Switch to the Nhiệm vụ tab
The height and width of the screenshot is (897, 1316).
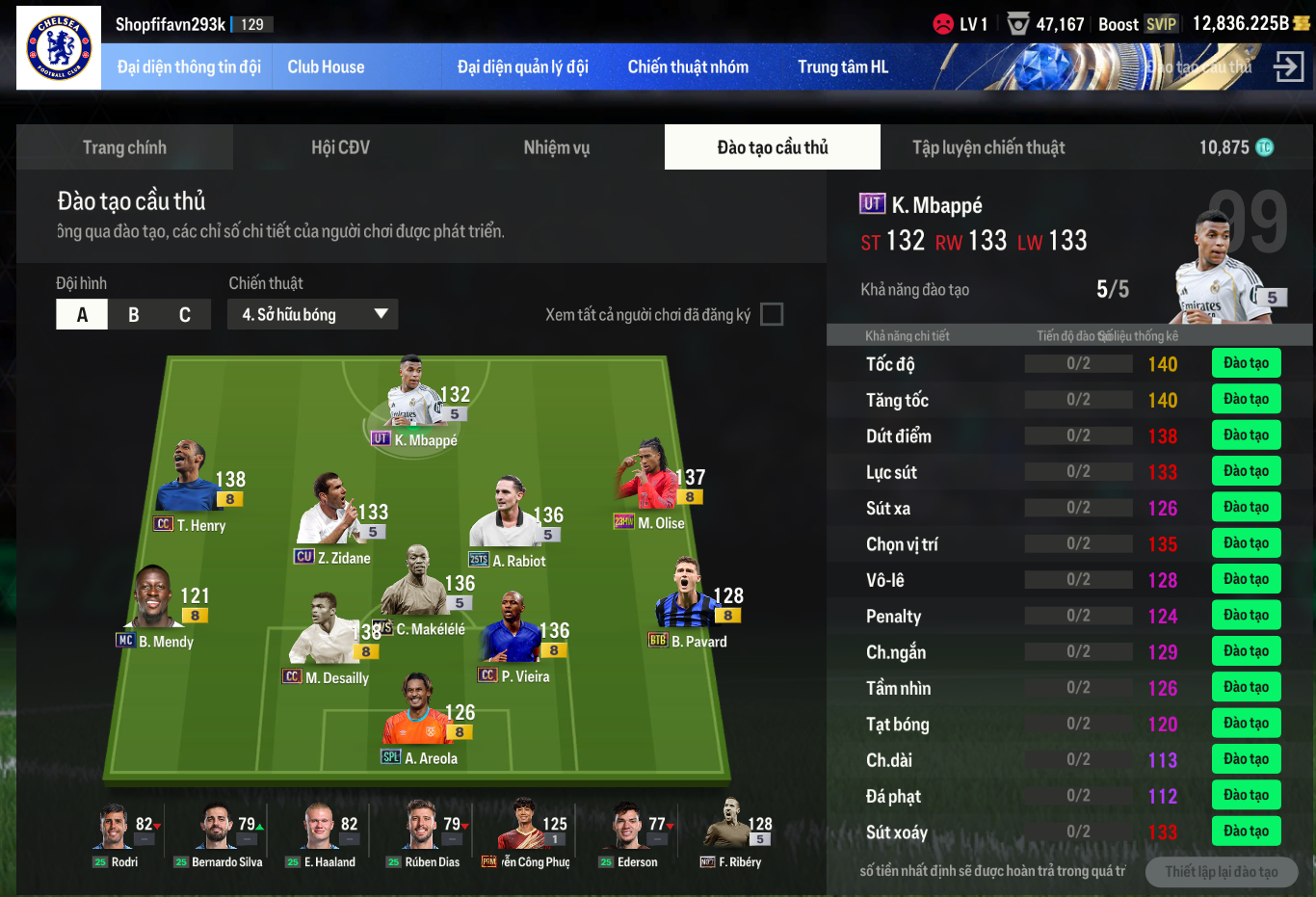[556, 147]
